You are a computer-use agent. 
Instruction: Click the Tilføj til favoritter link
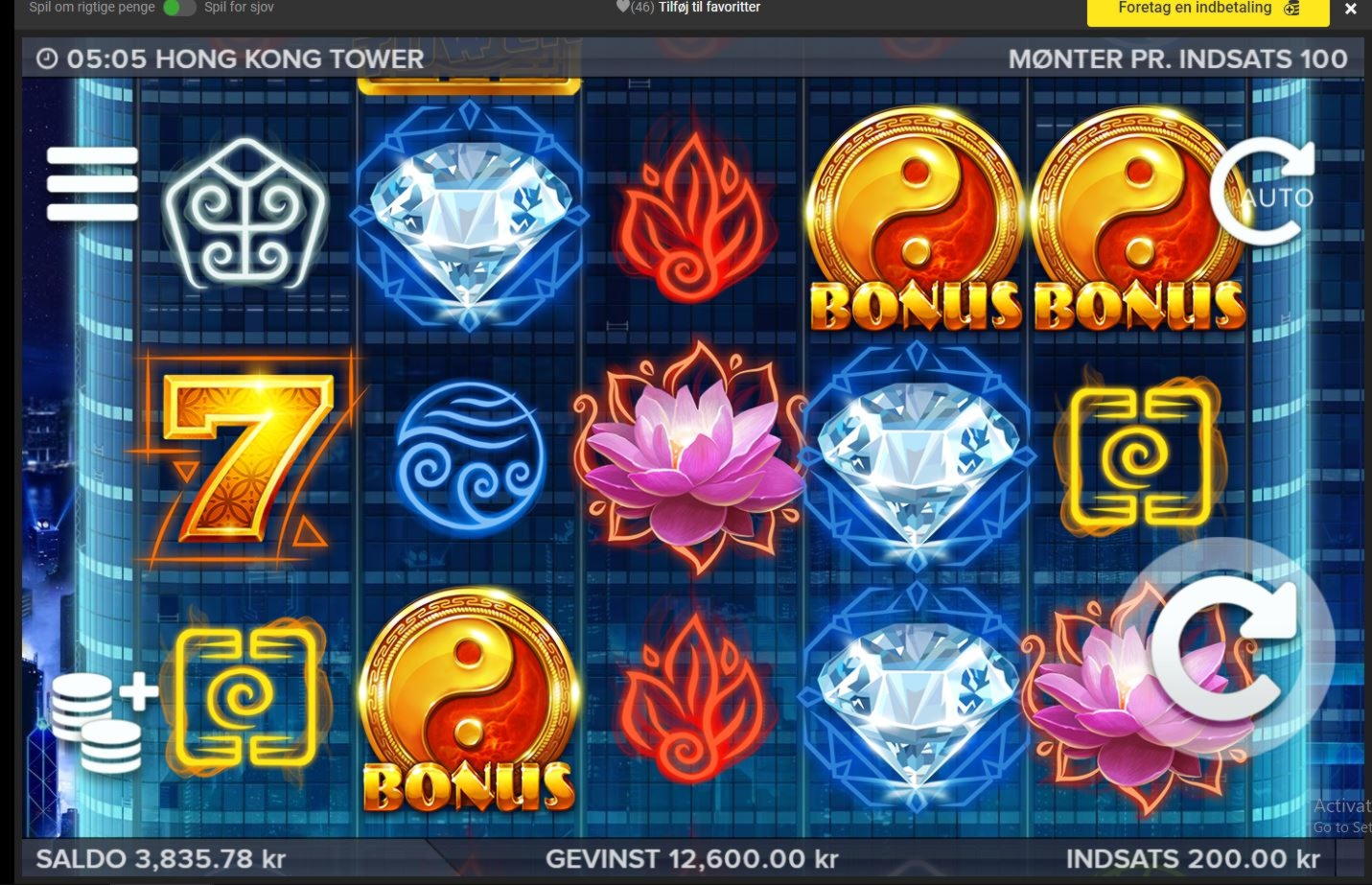708,7
